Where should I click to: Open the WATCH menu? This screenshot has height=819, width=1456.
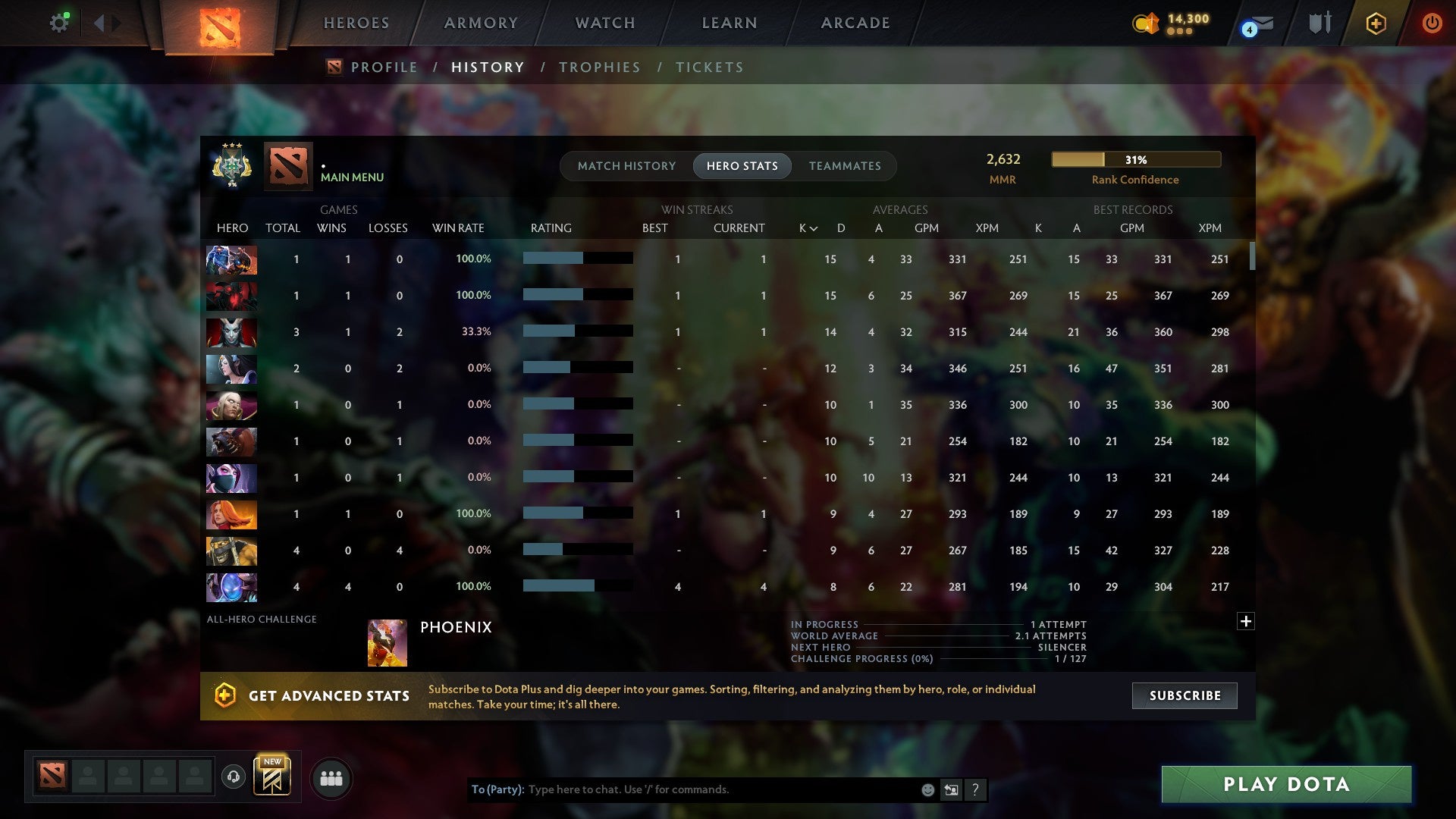point(604,23)
